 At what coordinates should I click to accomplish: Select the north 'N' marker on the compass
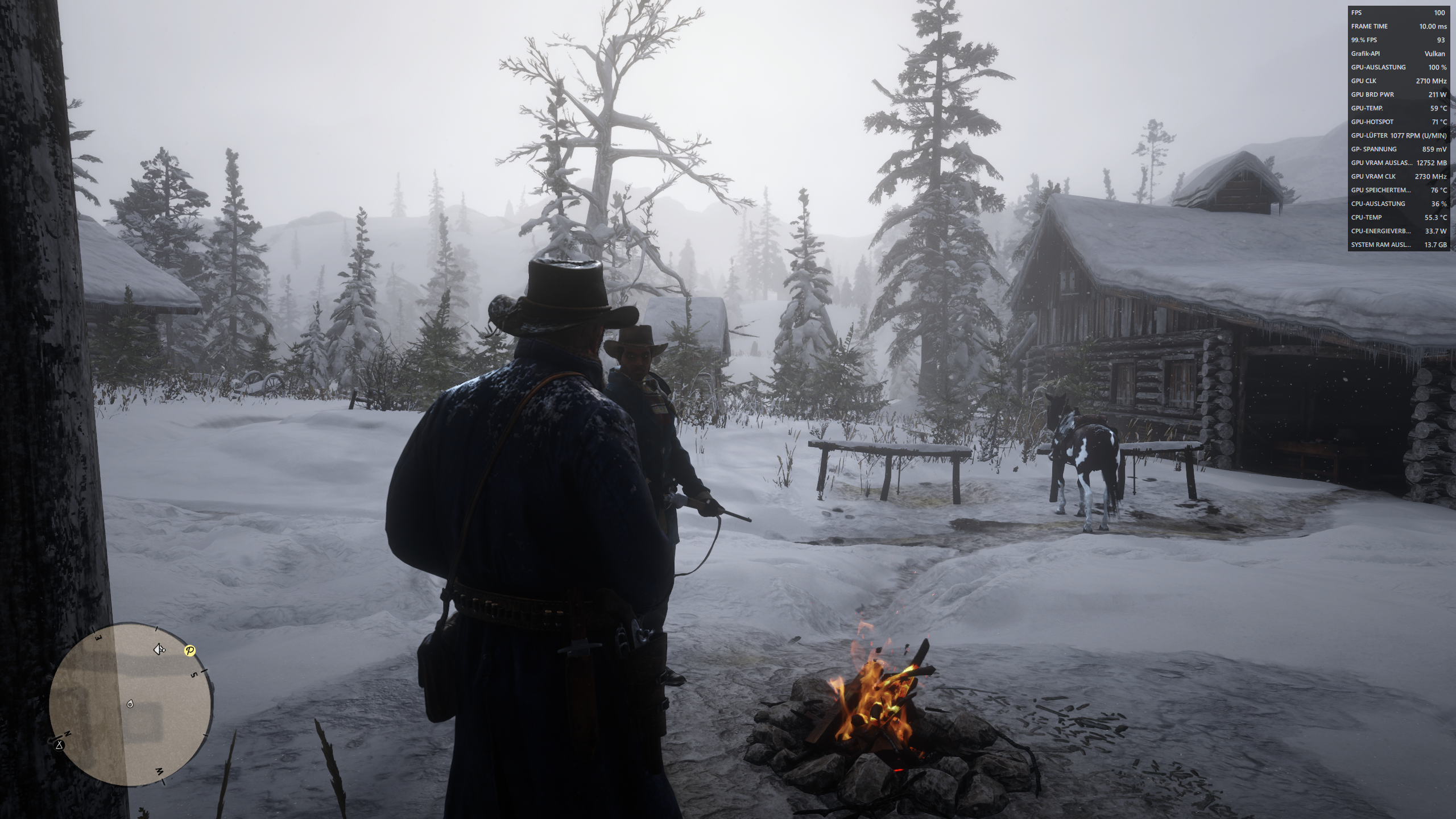pos(68,734)
